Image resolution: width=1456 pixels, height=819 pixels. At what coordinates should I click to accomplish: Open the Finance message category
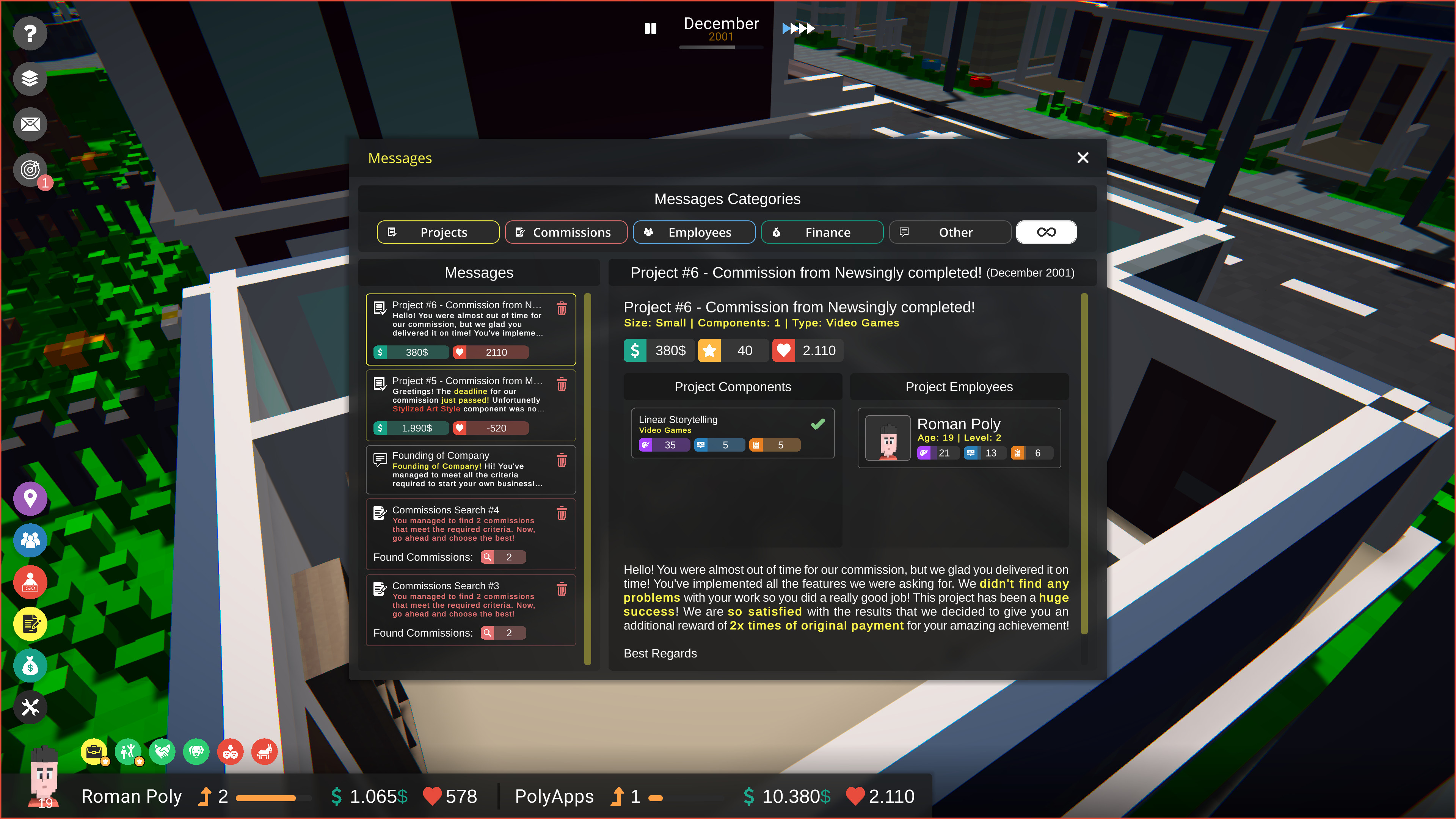[822, 232]
